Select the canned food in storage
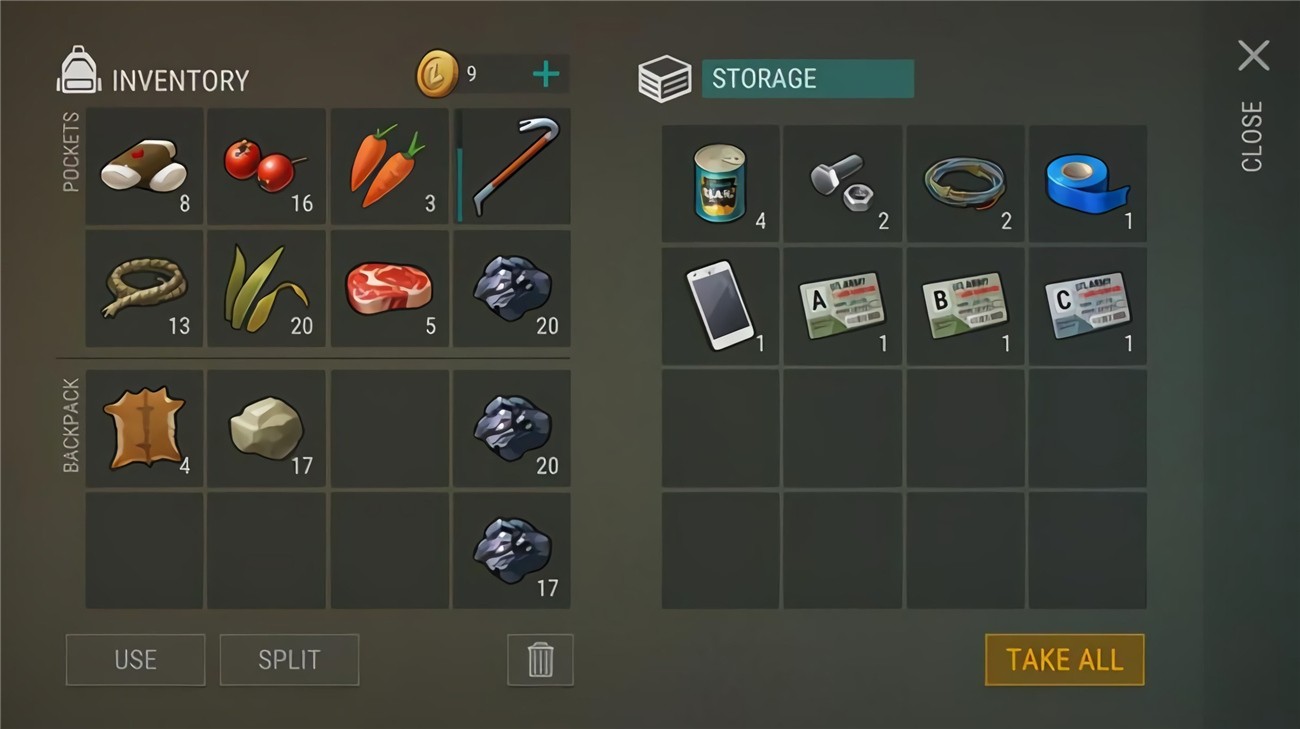 point(718,182)
